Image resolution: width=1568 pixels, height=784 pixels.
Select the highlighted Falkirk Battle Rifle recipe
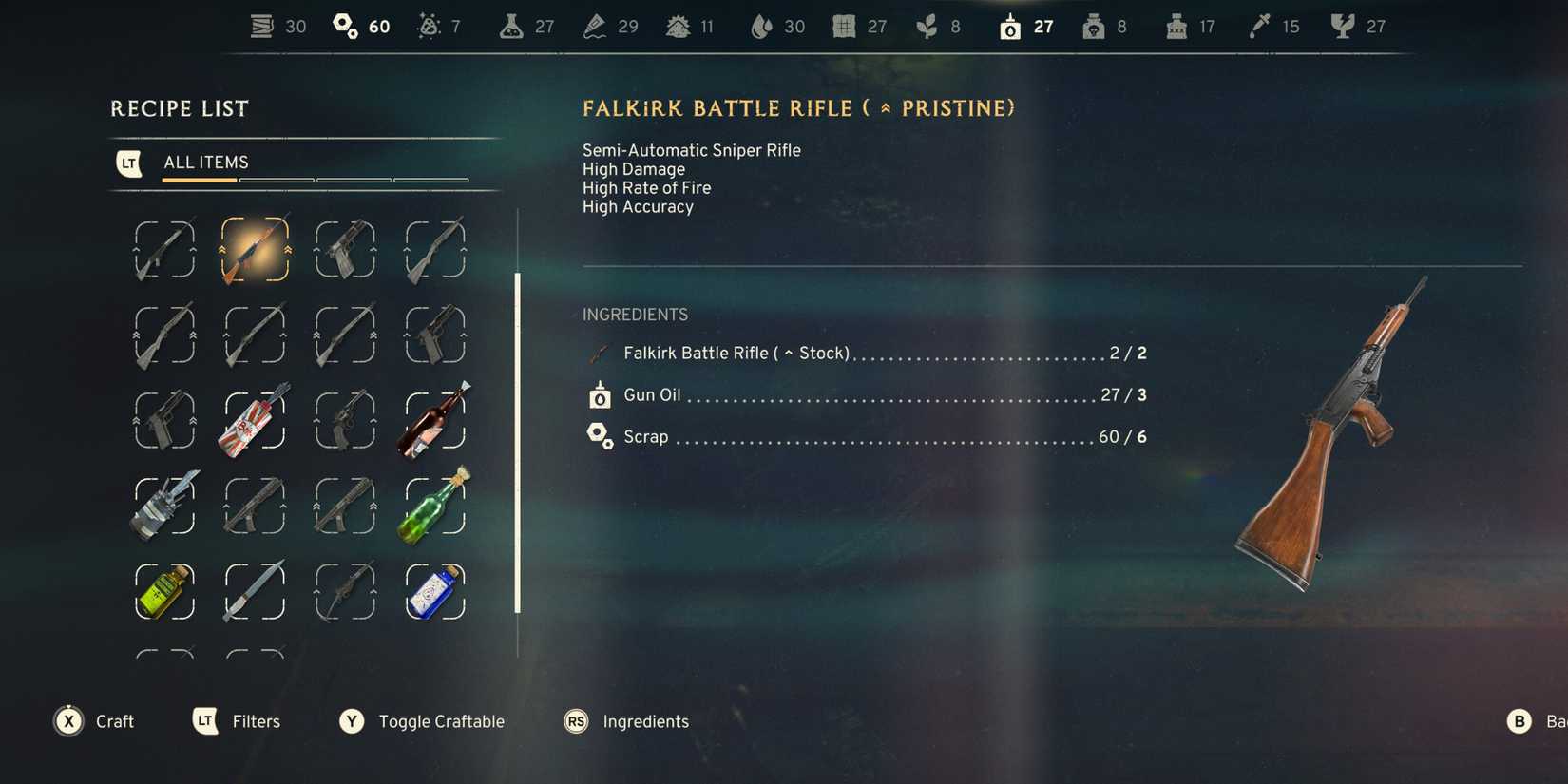click(x=255, y=249)
